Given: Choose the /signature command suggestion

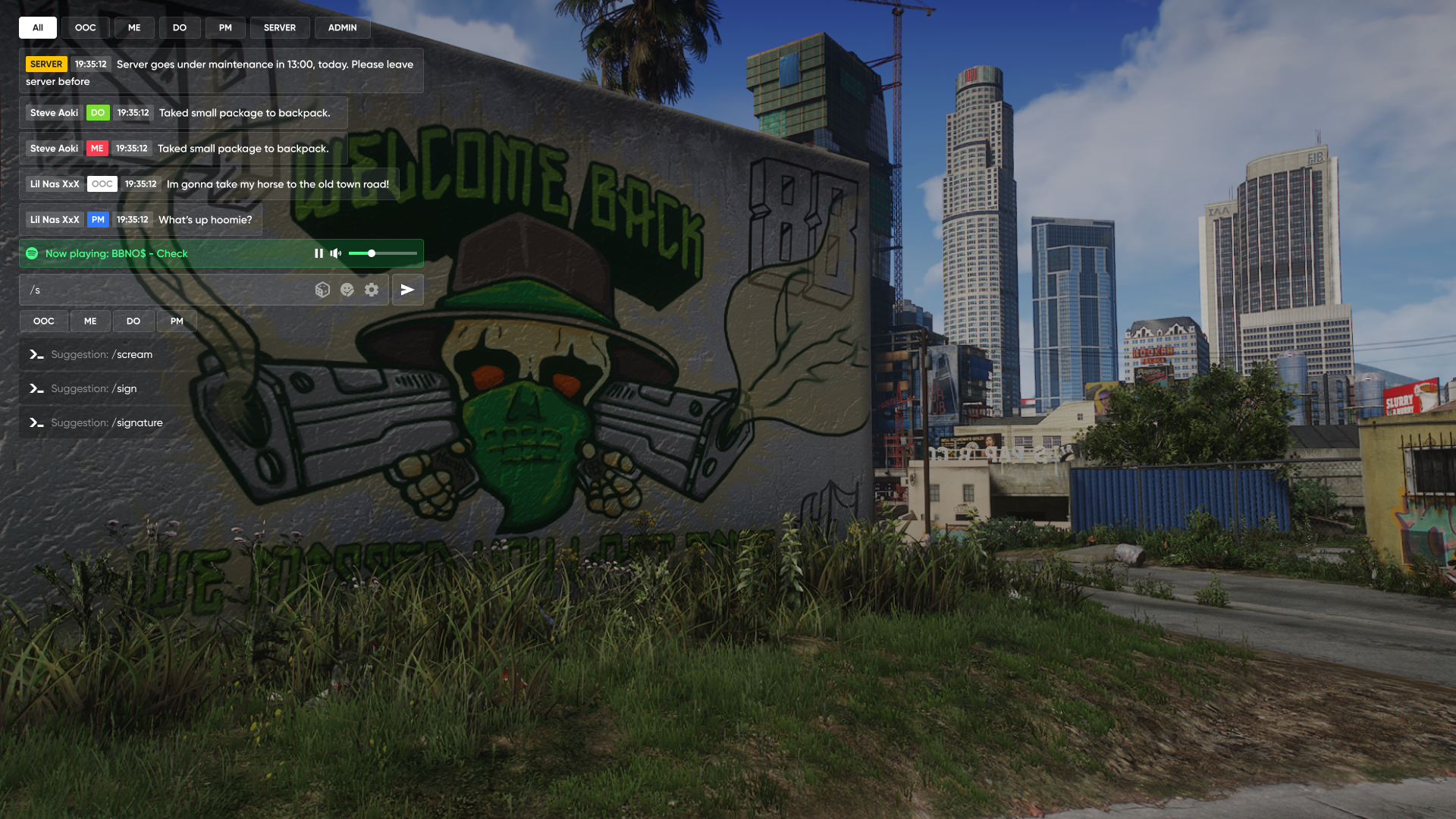Looking at the screenshot, I should click(x=106, y=423).
